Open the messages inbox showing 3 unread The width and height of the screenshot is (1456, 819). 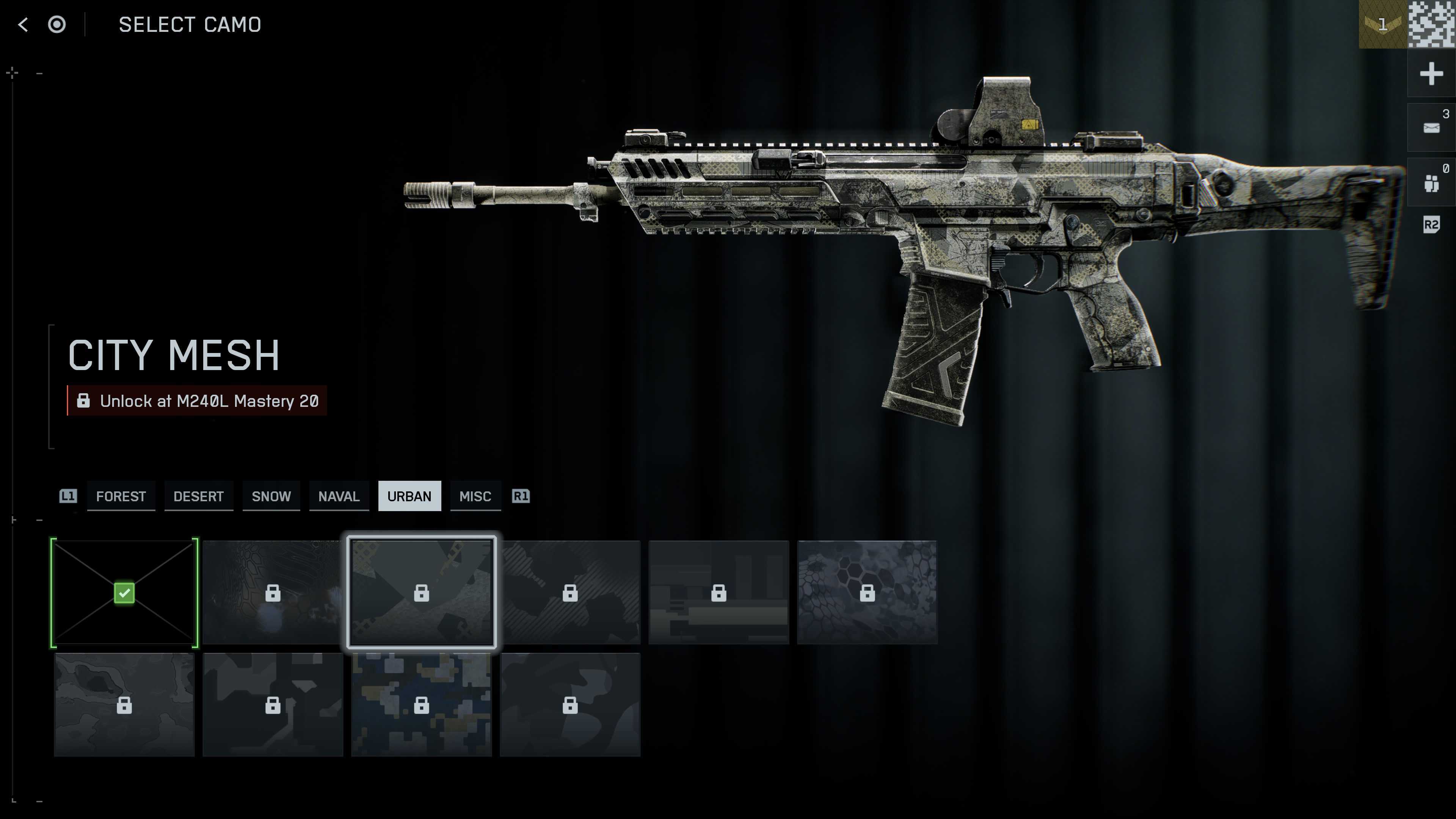(1431, 127)
